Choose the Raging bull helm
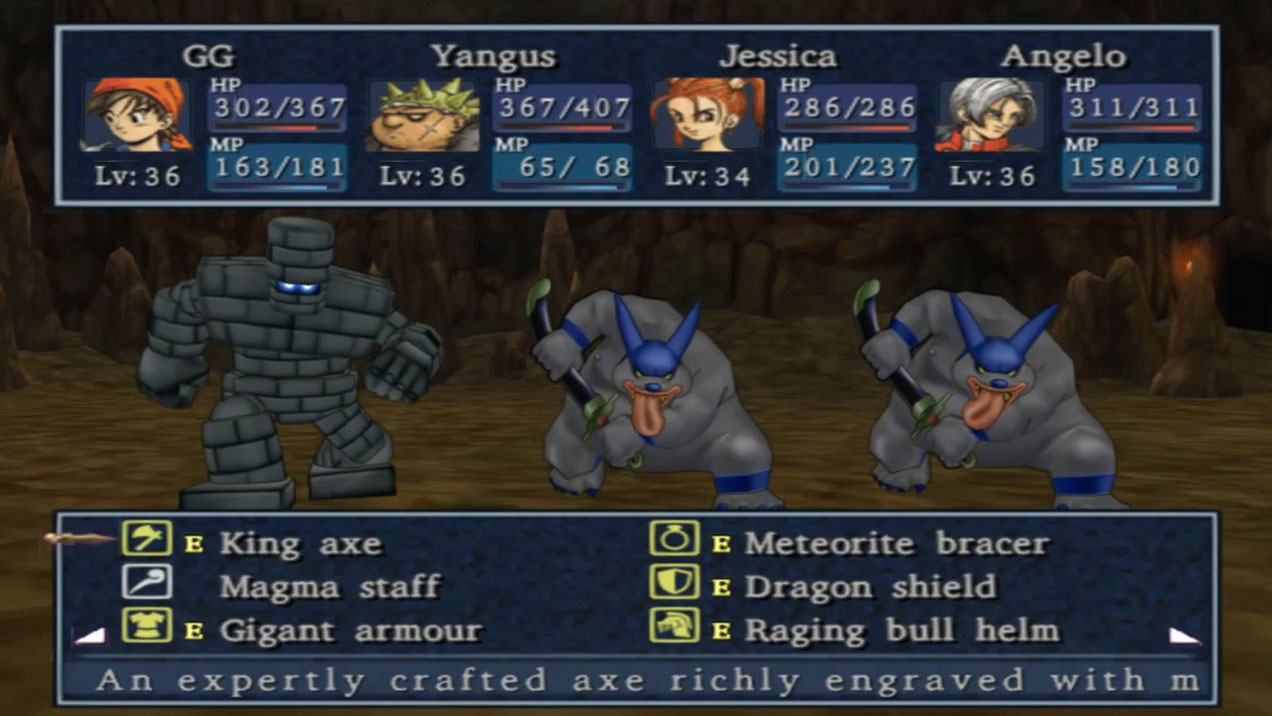The image size is (1272, 716). point(900,631)
